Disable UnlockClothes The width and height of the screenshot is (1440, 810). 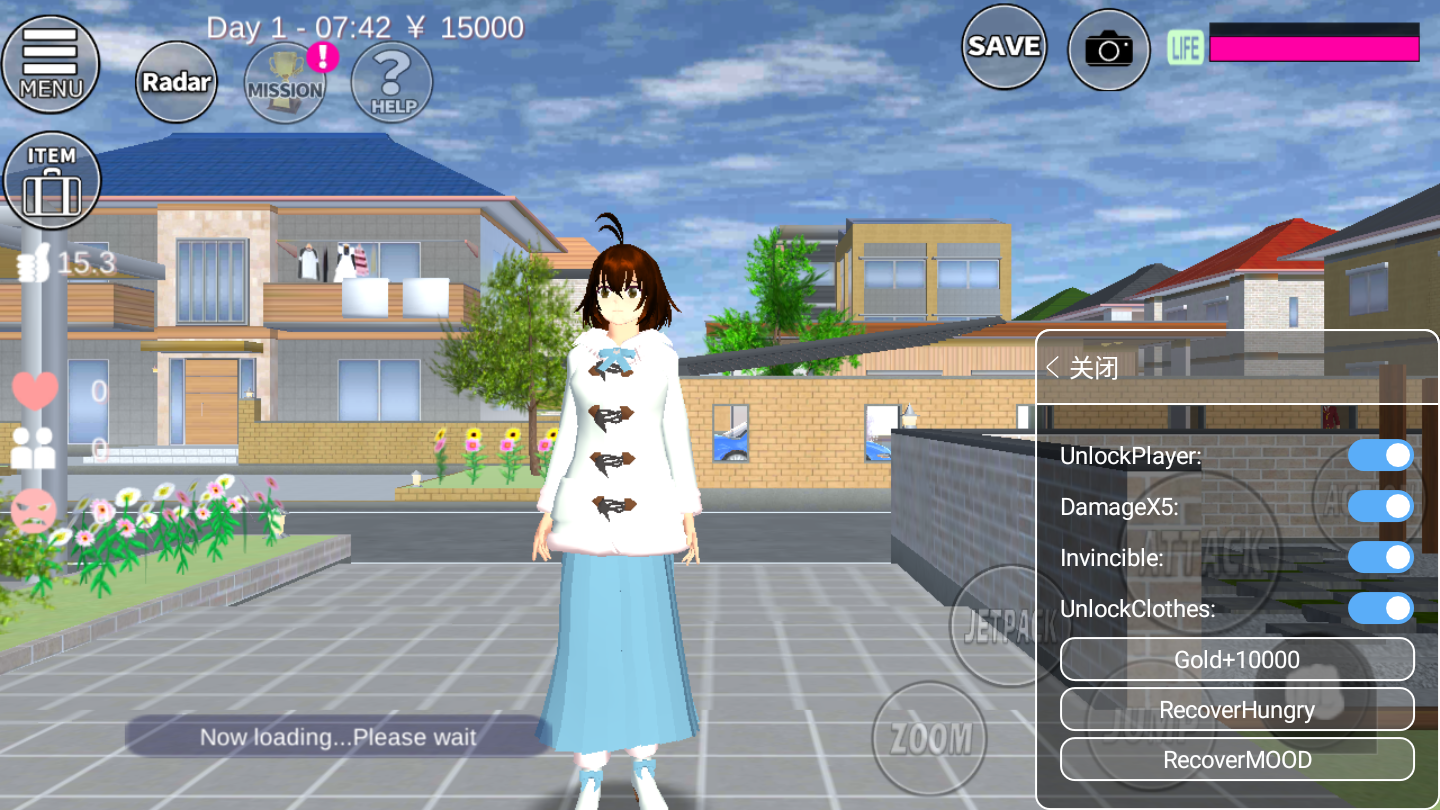[1380, 608]
